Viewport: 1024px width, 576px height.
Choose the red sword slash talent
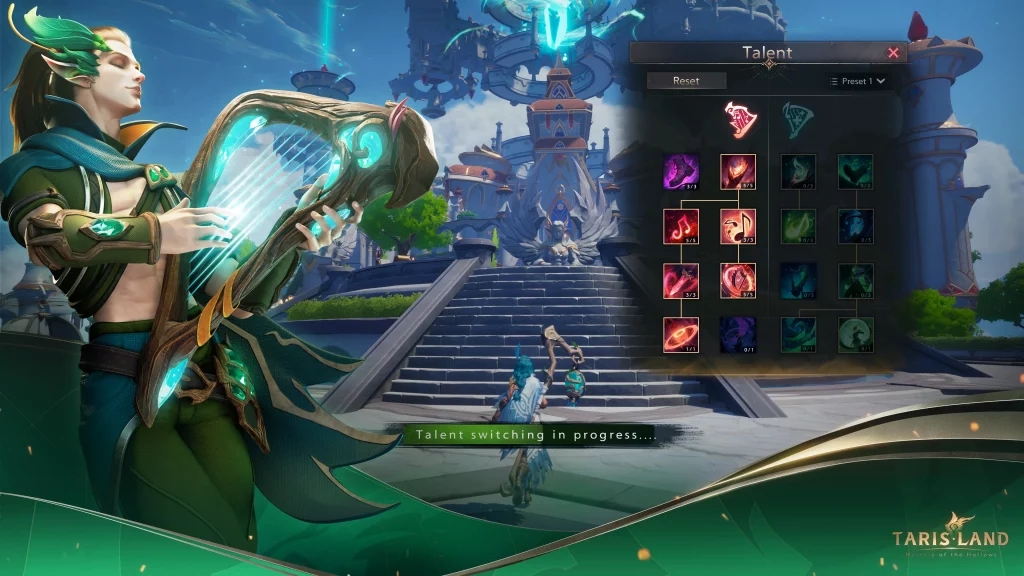[681, 281]
